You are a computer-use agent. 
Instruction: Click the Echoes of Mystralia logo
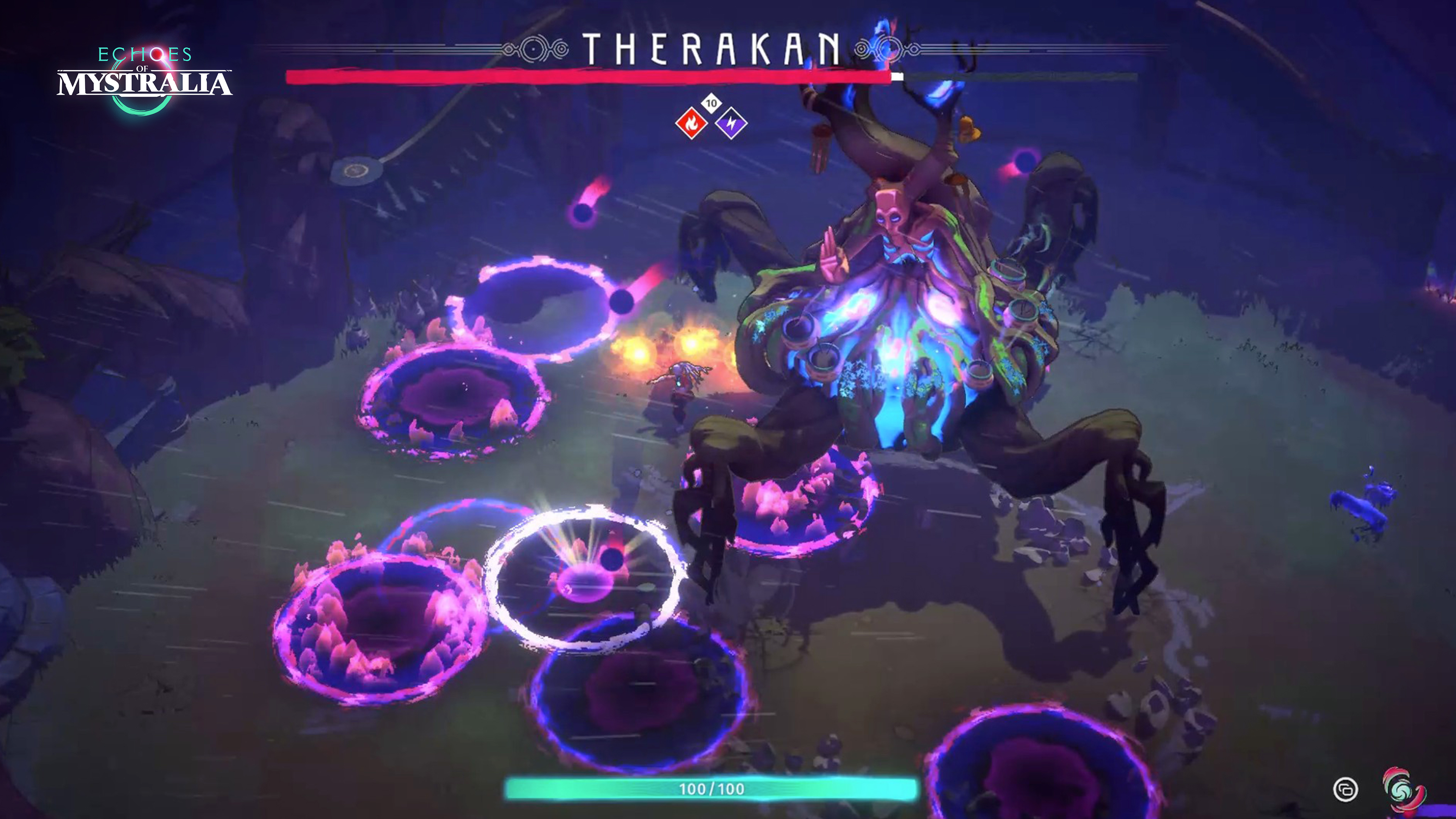click(x=145, y=79)
